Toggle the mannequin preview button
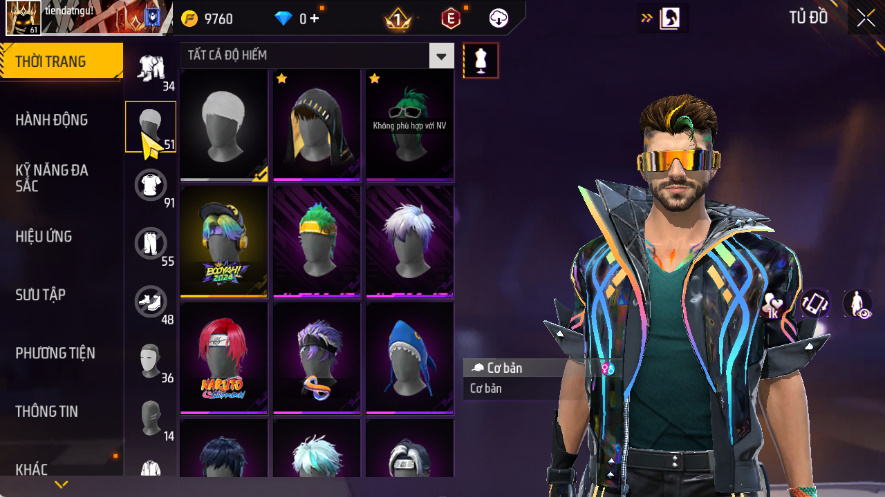Image resolution: width=885 pixels, height=497 pixels. pos(481,60)
